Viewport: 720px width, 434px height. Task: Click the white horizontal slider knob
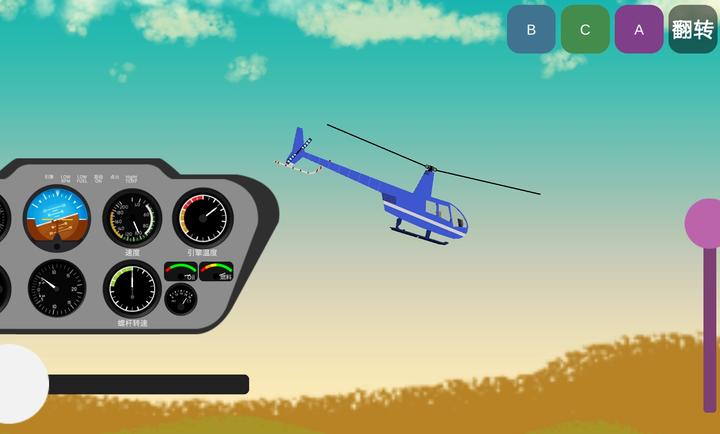16,384
